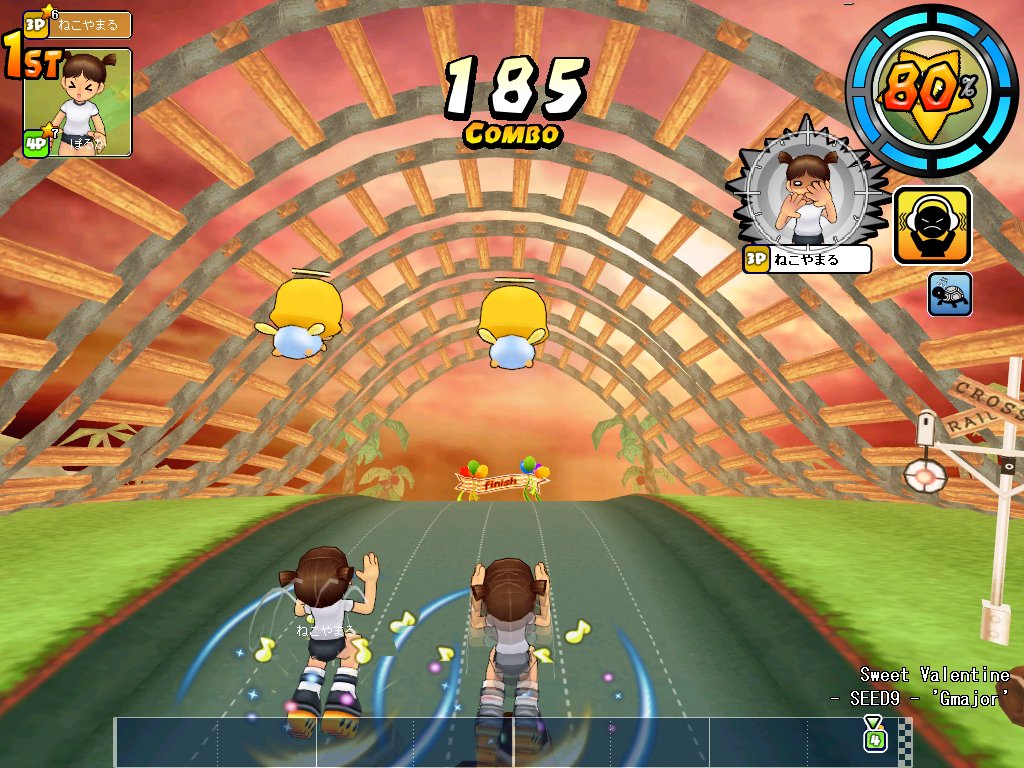Click the green 4 marker on progress bar

tap(875, 739)
